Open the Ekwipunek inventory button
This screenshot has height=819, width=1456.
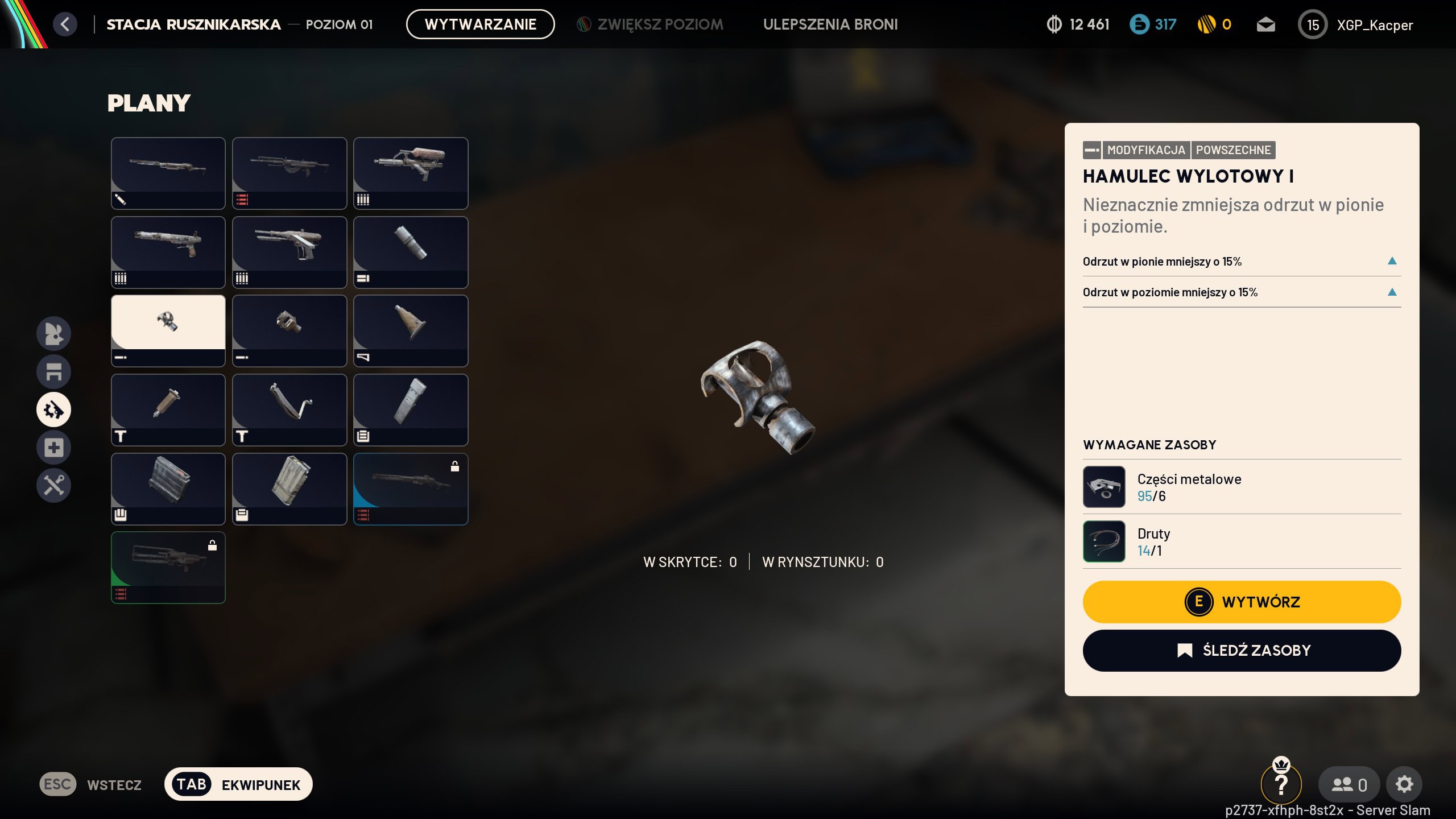point(238,784)
